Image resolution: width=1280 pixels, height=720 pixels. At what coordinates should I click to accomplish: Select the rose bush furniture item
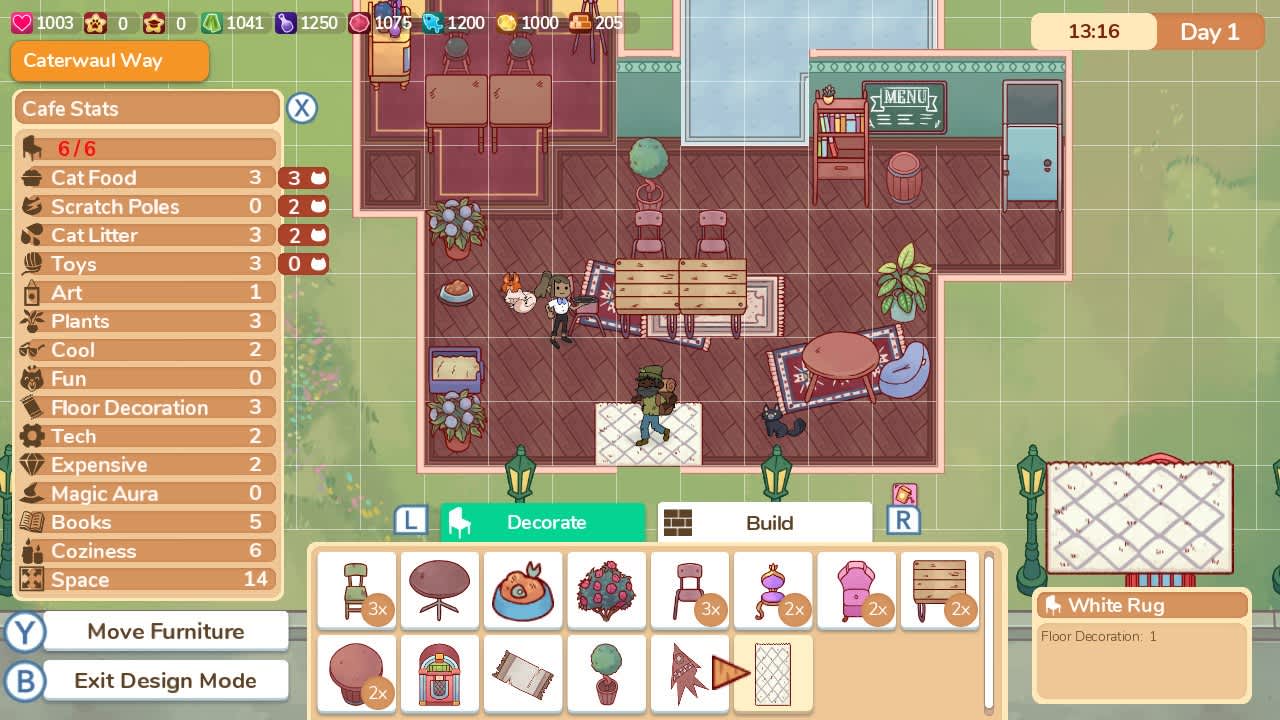606,590
